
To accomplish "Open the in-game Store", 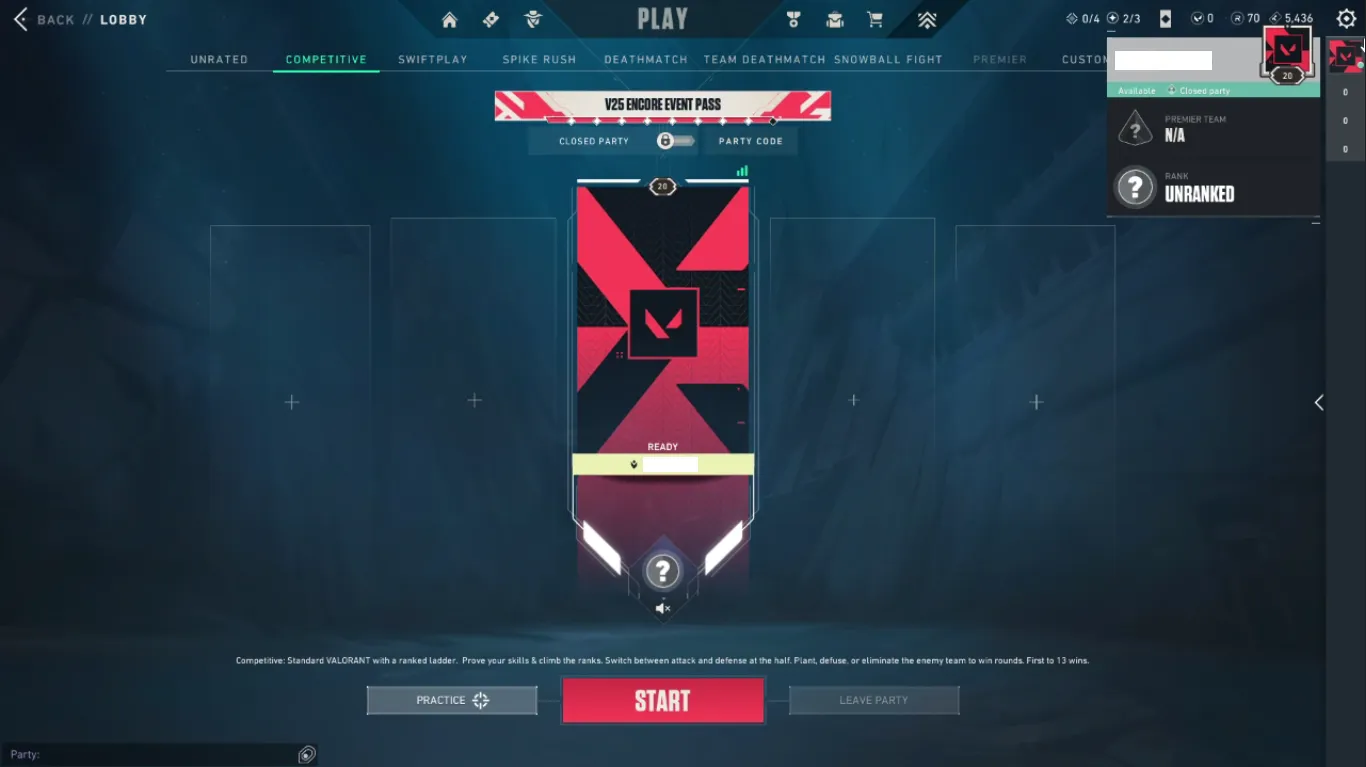I will coord(875,19).
